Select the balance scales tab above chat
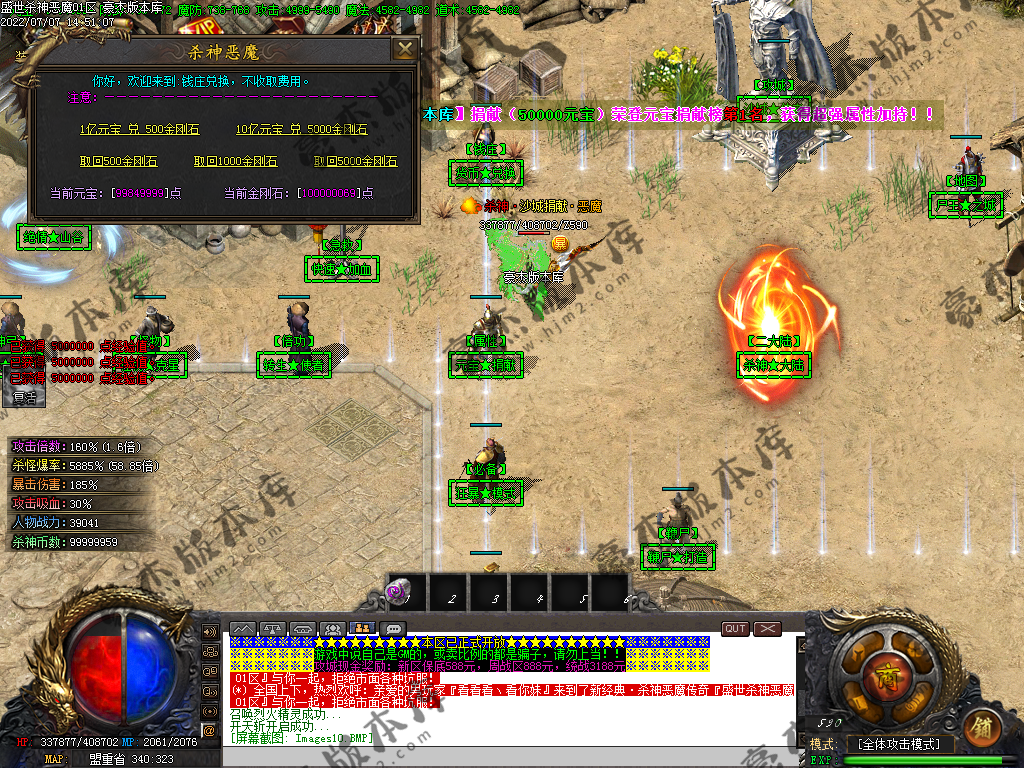The width and height of the screenshot is (1024, 768). pos(273,629)
